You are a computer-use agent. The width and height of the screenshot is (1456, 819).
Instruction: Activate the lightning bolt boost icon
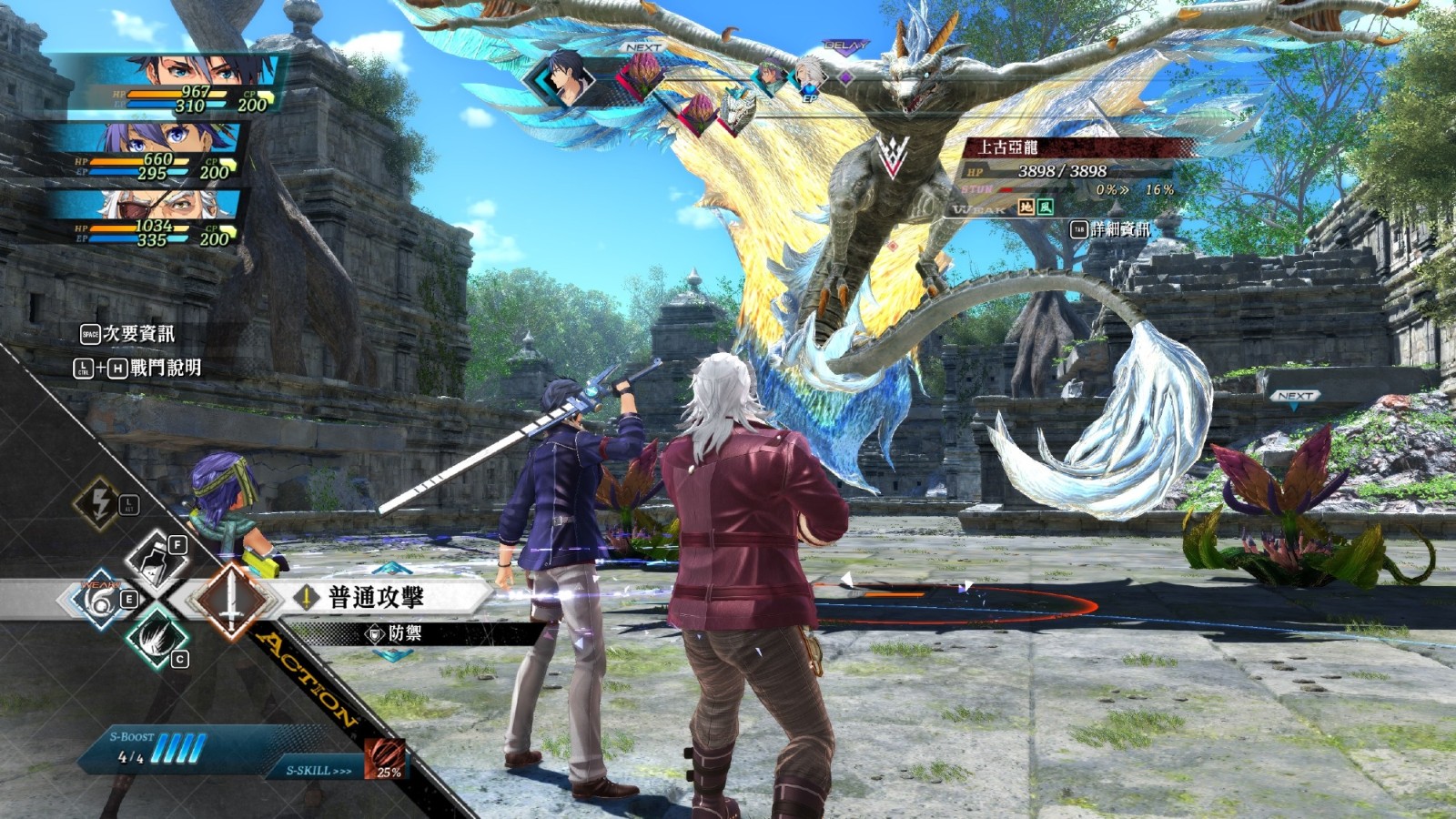(101, 502)
